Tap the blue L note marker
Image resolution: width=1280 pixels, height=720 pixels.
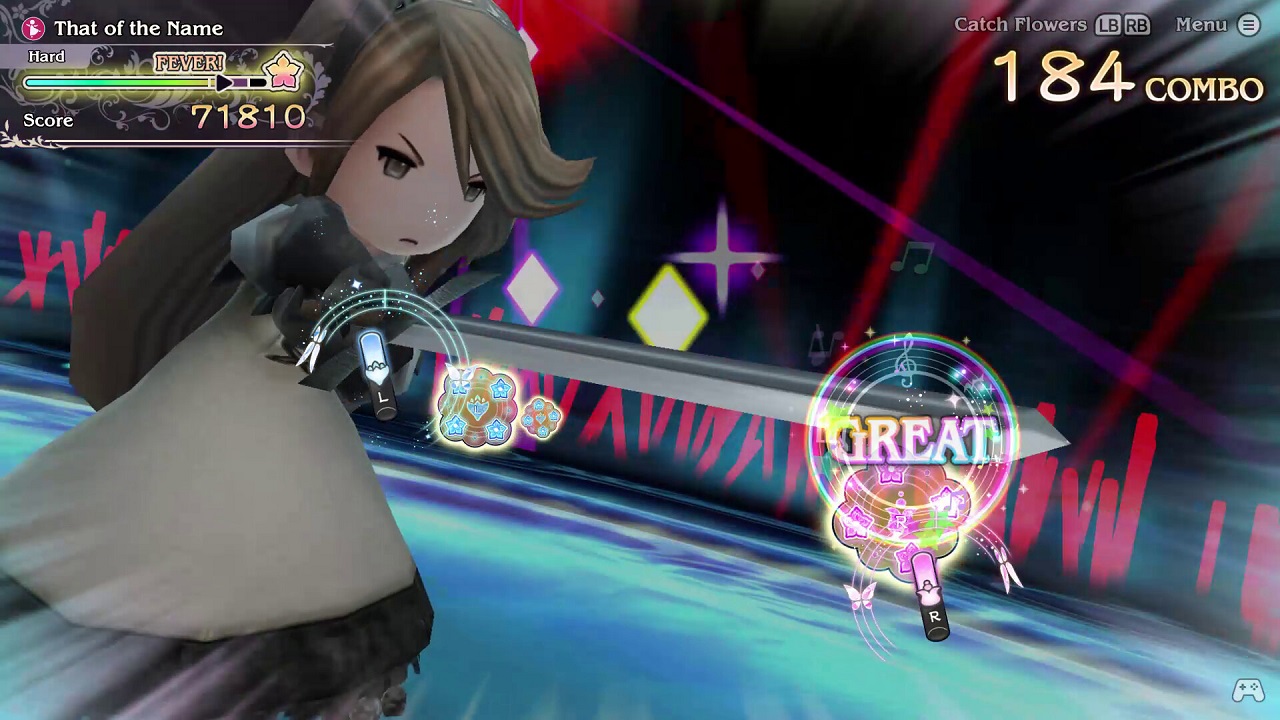pyautogui.click(x=378, y=370)
